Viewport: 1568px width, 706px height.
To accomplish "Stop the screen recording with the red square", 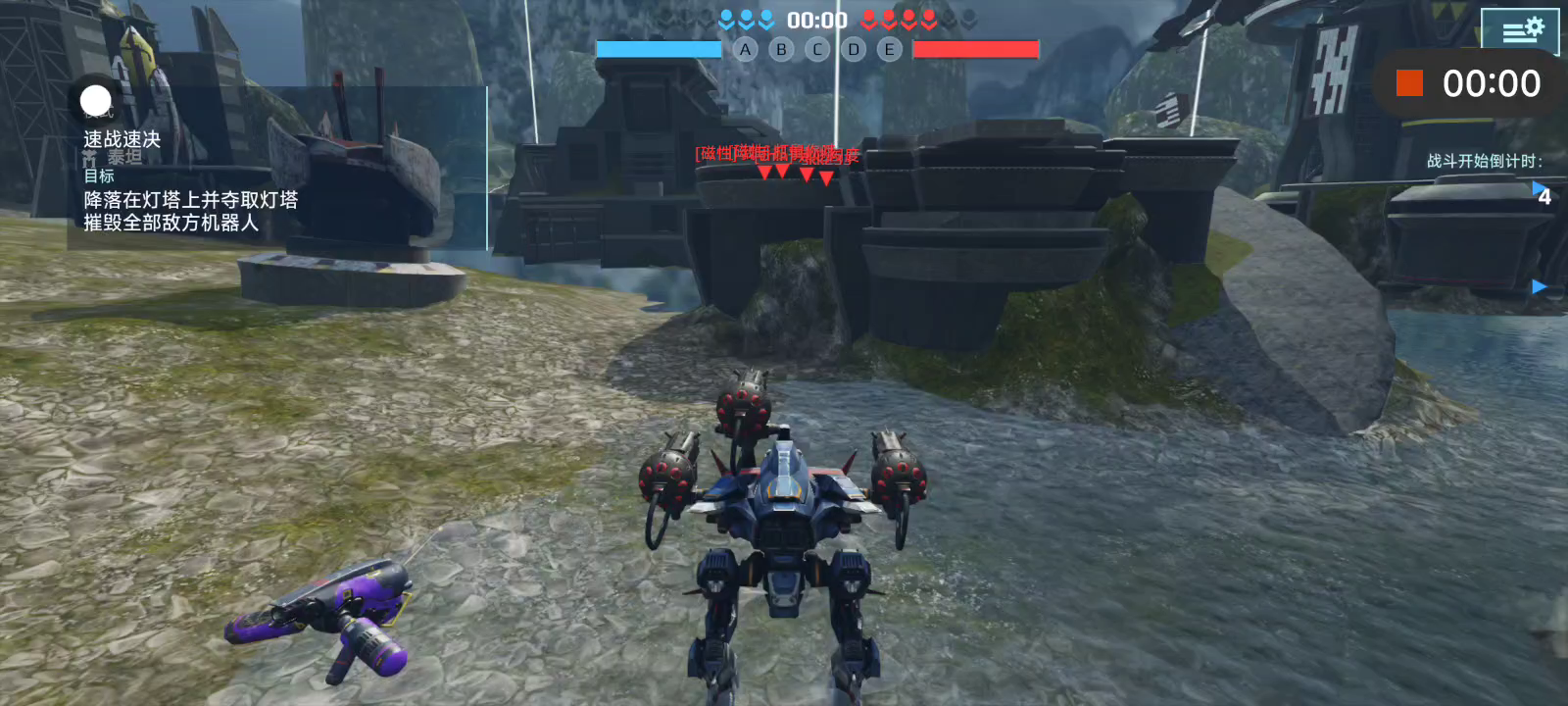I will [1409, 83].
